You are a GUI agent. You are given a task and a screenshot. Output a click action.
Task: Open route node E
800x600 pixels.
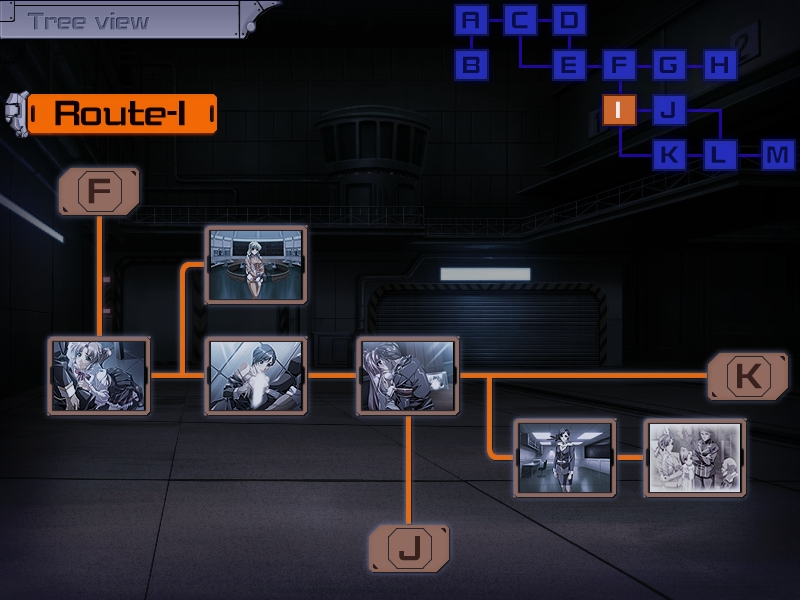569,66
